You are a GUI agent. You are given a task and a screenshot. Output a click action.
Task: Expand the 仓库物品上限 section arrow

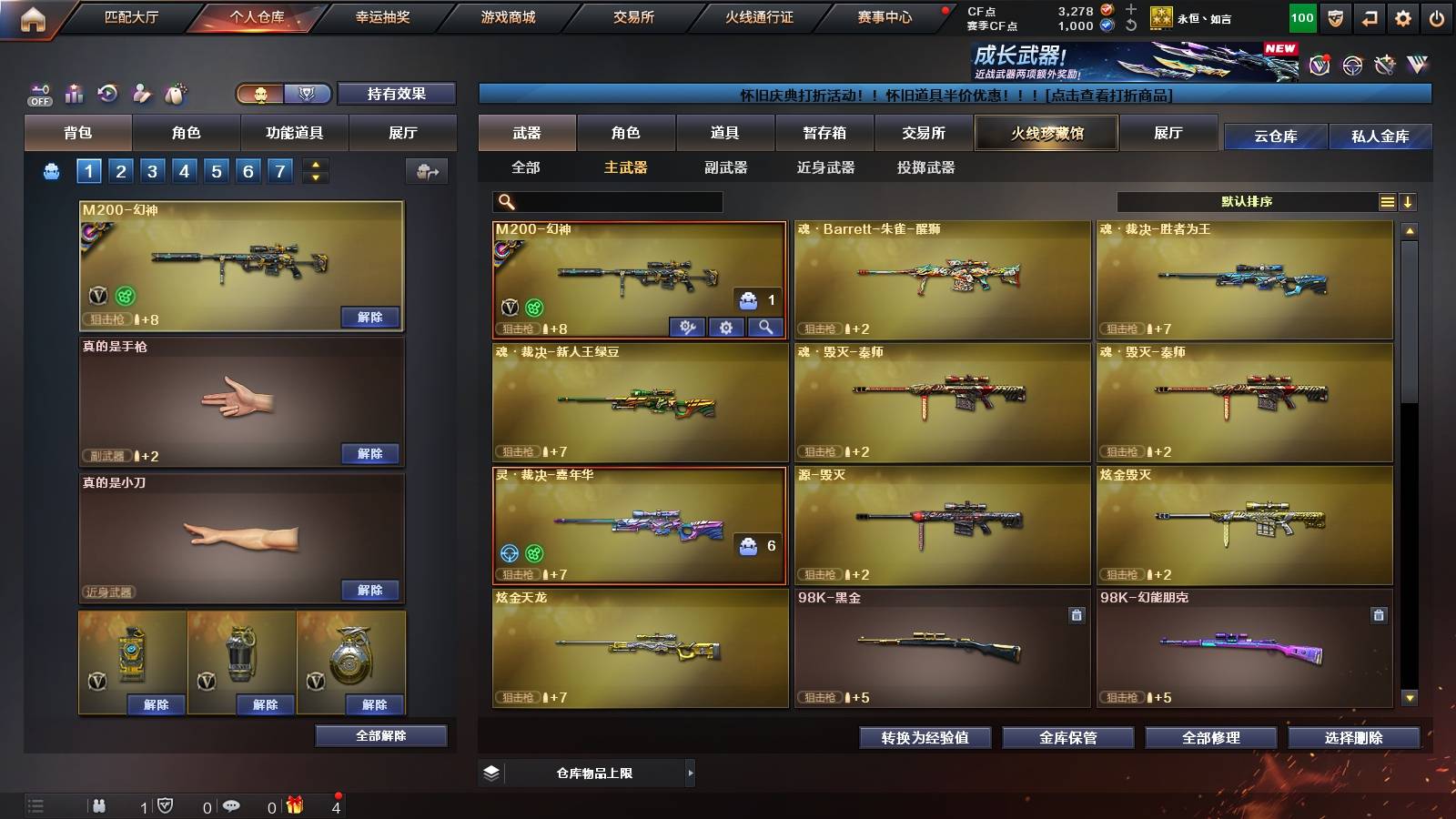692,773
